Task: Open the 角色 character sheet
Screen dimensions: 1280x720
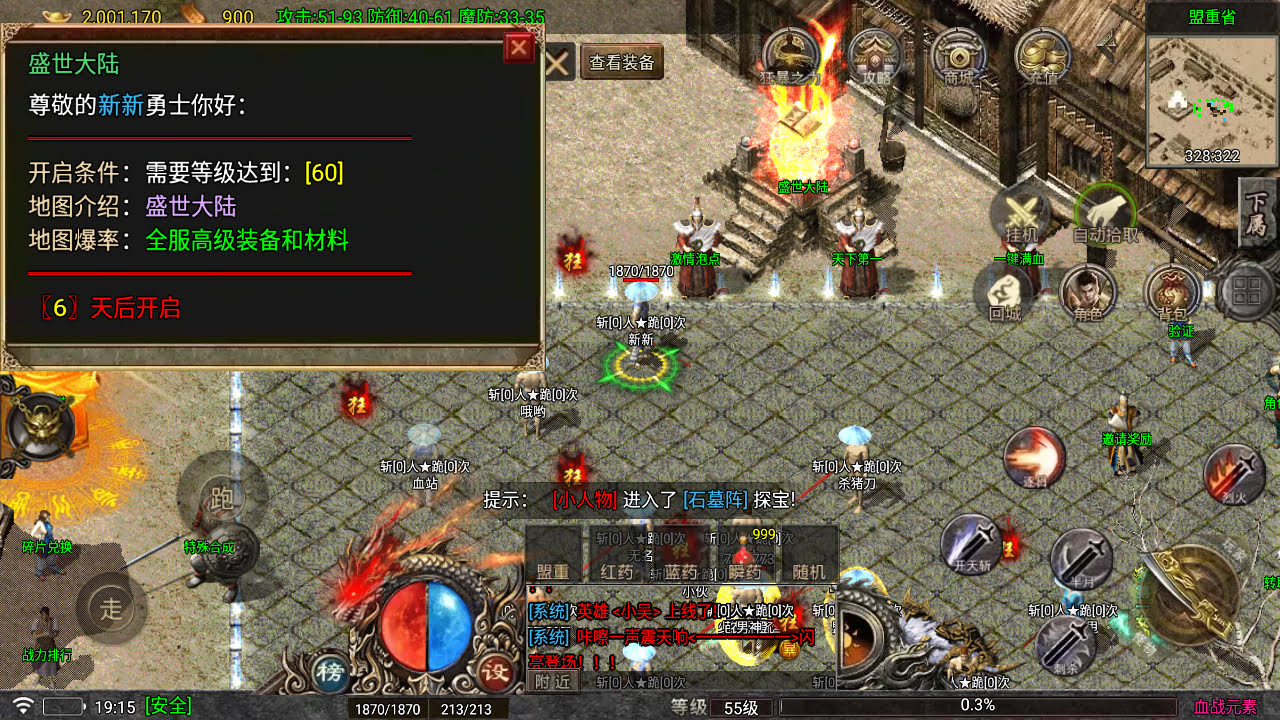Action: (1088, 294)
